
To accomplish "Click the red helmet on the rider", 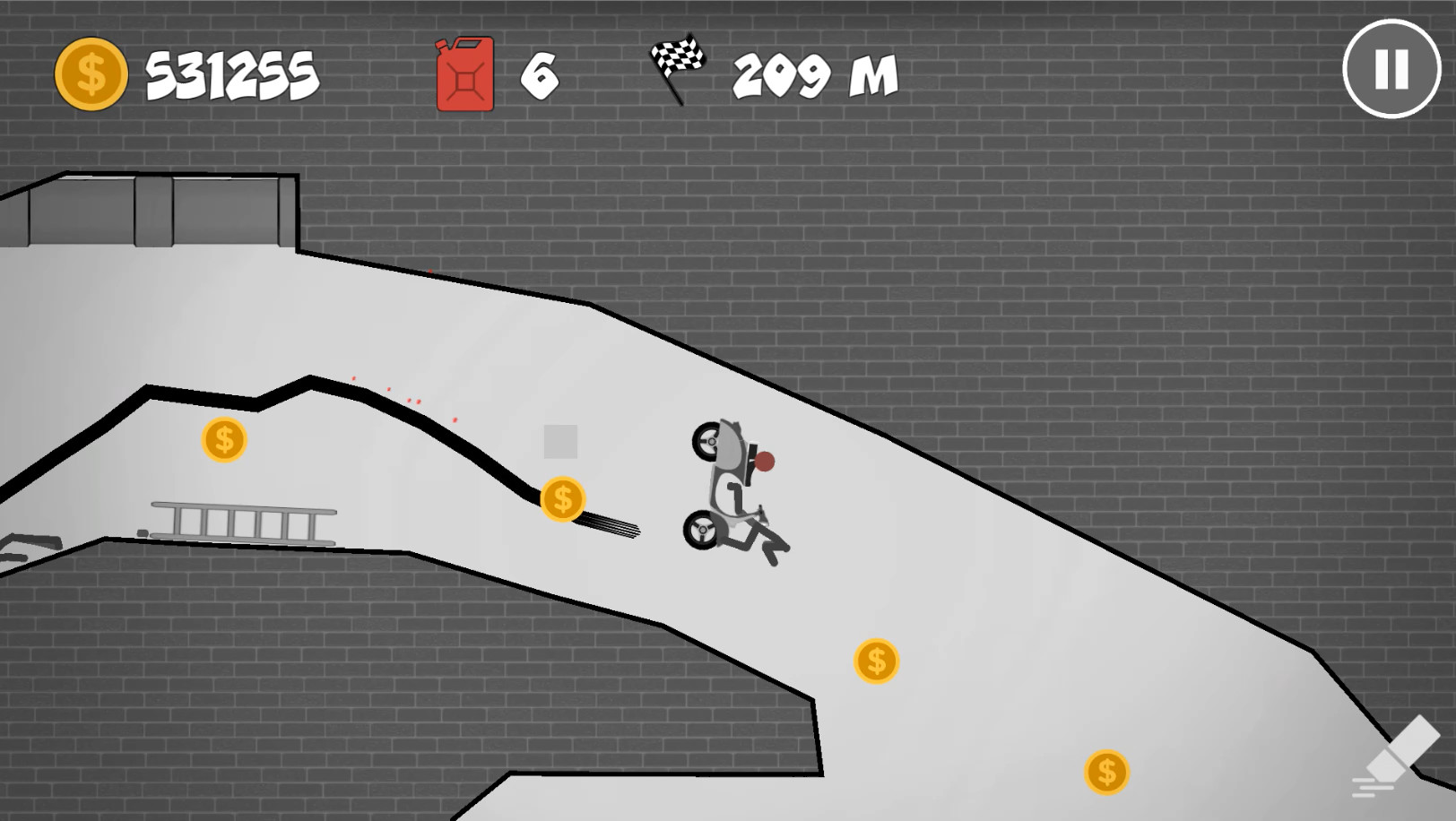I will pyautogui.click(x=767, y=461).
